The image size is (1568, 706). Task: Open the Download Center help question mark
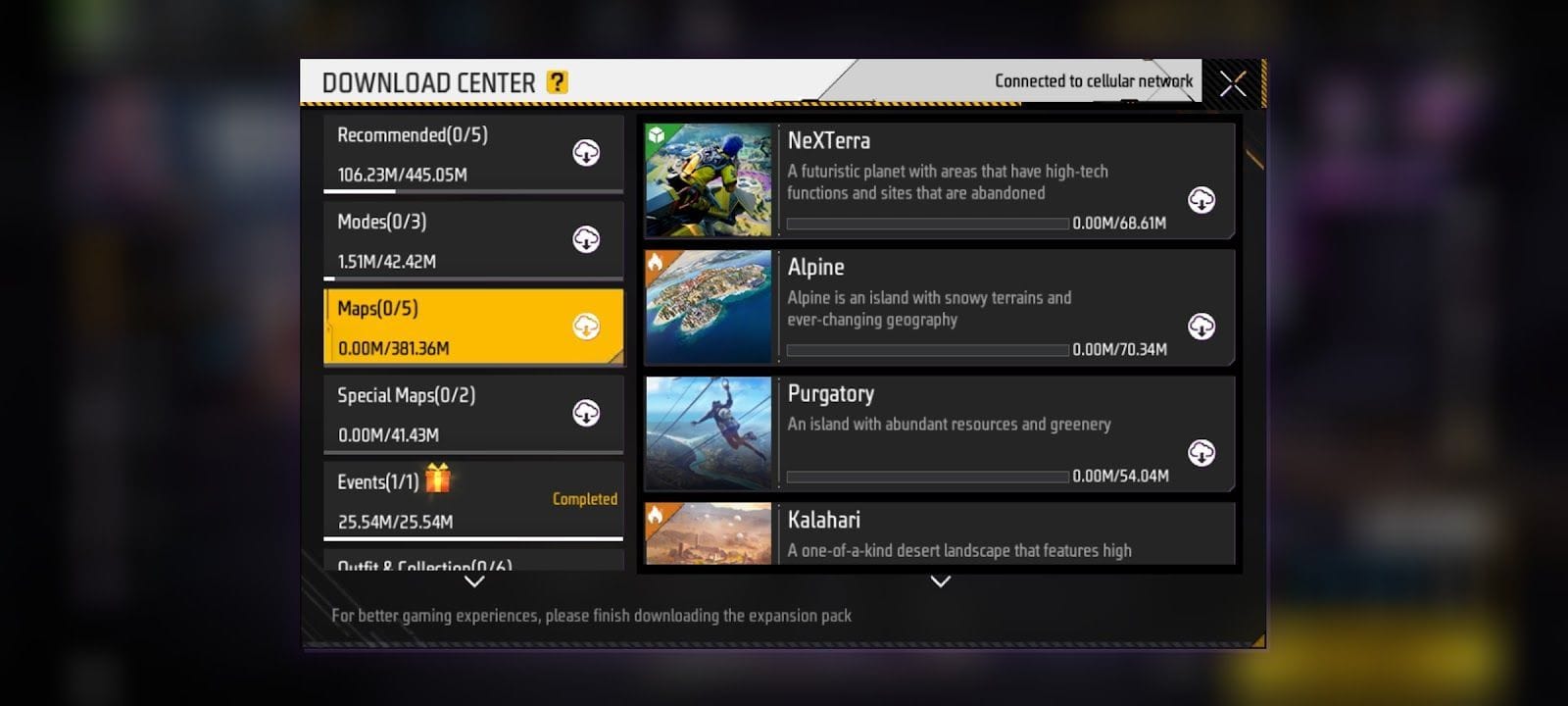click(557, 82)
